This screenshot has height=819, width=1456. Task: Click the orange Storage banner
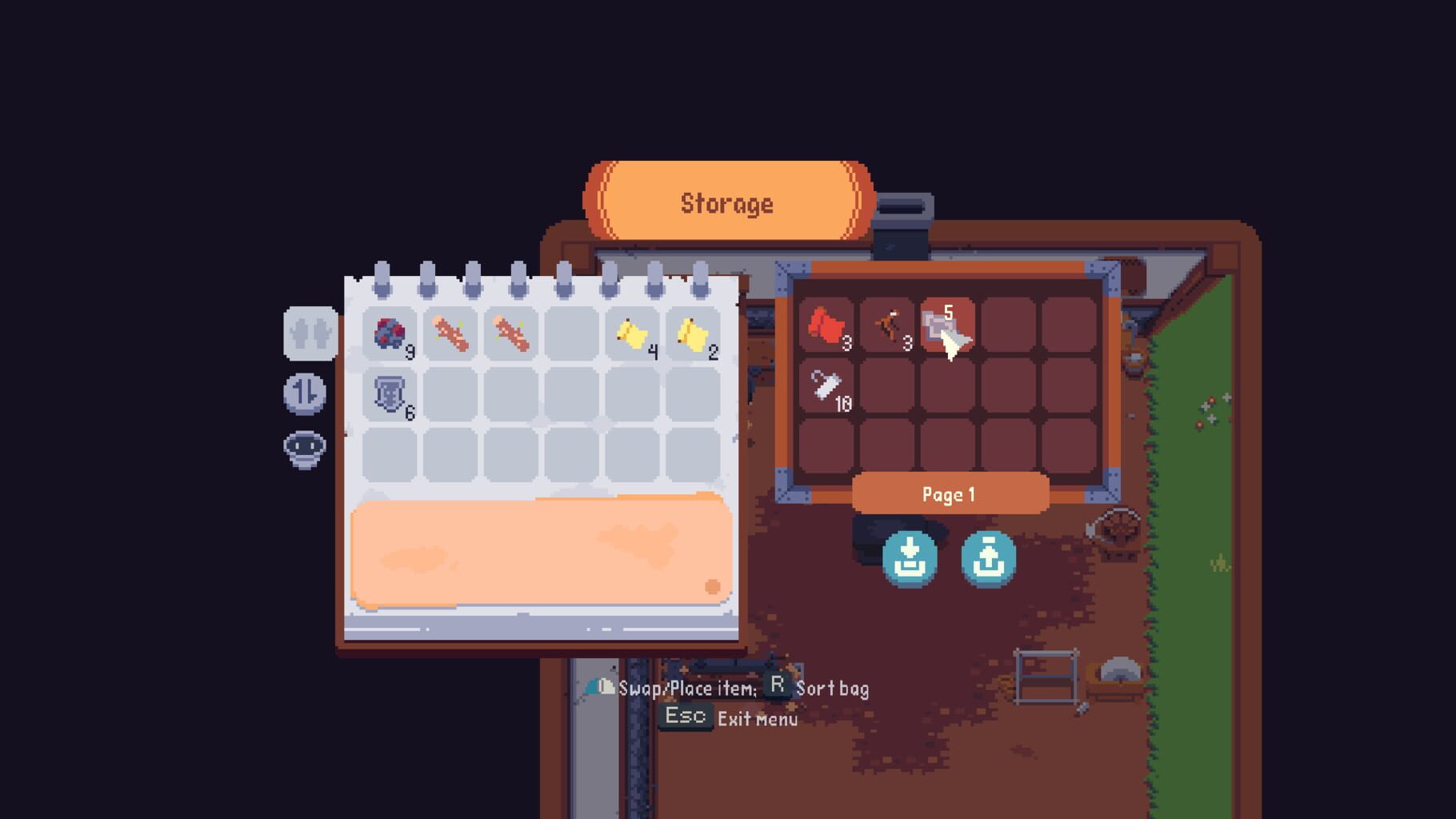(x=728, y=202)
